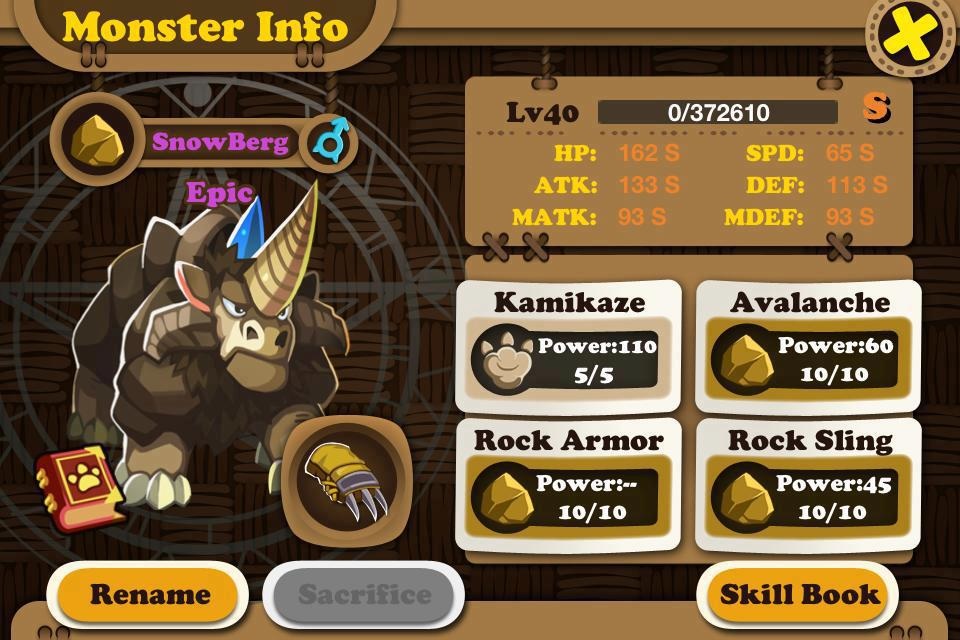Close the Monster Info screen
The image size is (960, 640).
(x=910, y=37)
